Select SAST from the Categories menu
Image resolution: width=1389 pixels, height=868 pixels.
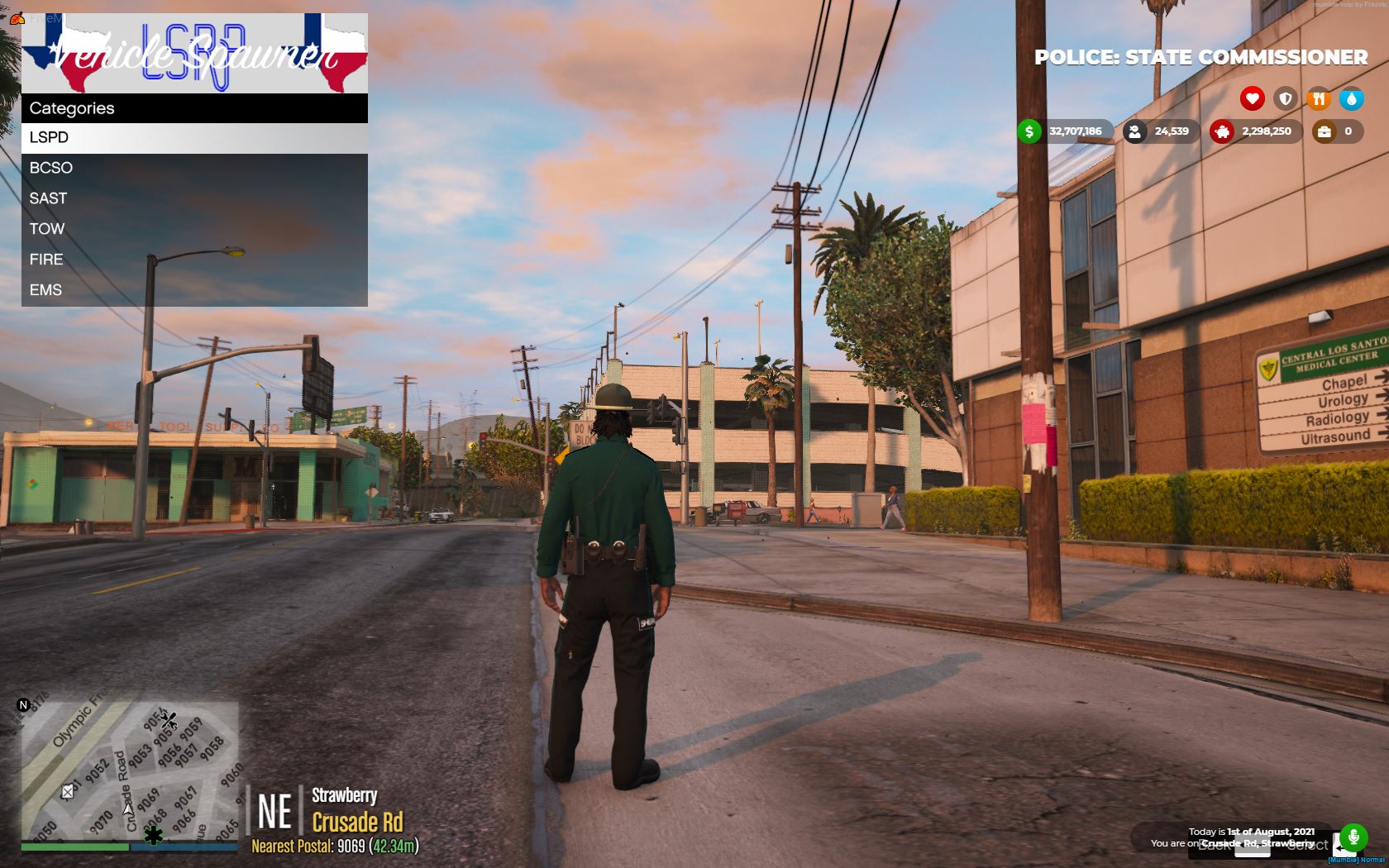tap(48, 198)
